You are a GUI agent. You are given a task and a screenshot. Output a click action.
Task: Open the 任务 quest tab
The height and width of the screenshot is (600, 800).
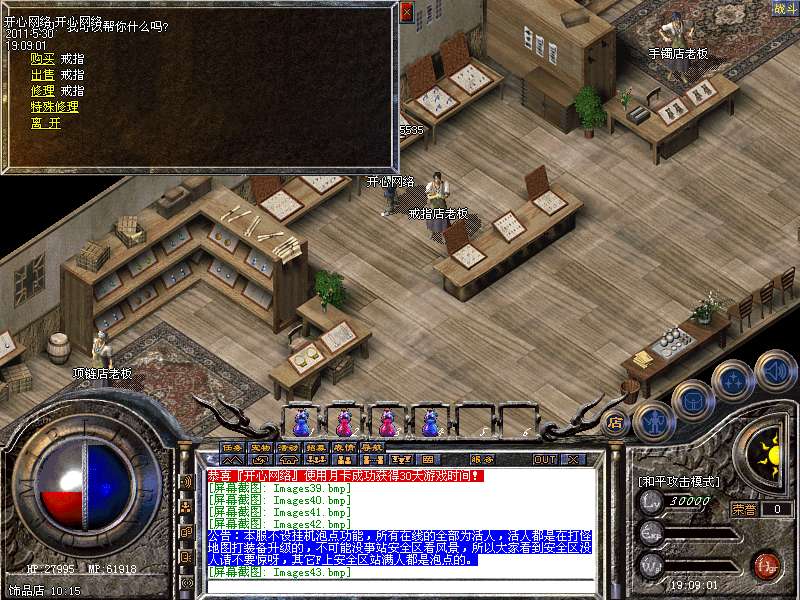pos(233,448)
